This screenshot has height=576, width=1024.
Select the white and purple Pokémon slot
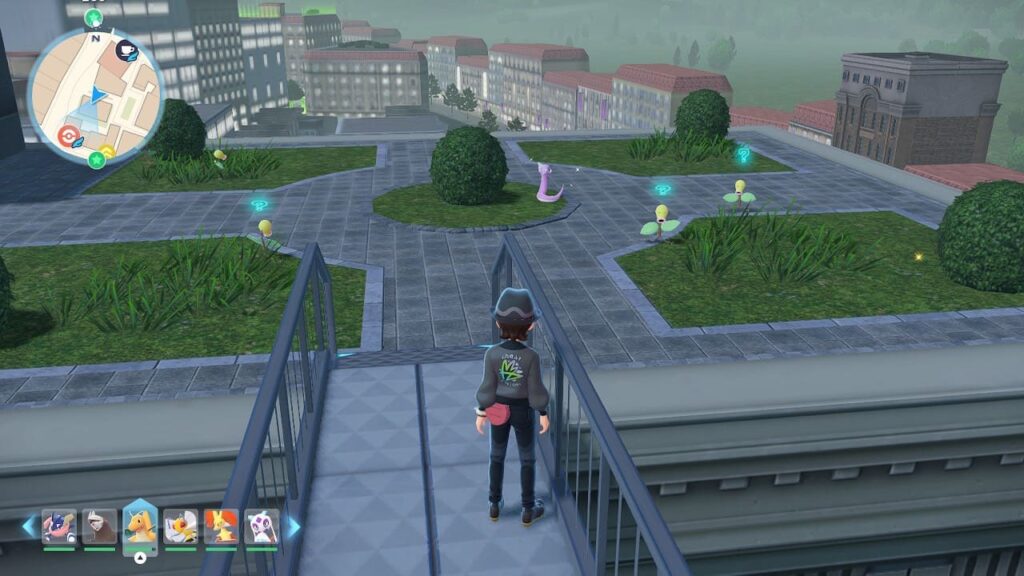[261, 525]
